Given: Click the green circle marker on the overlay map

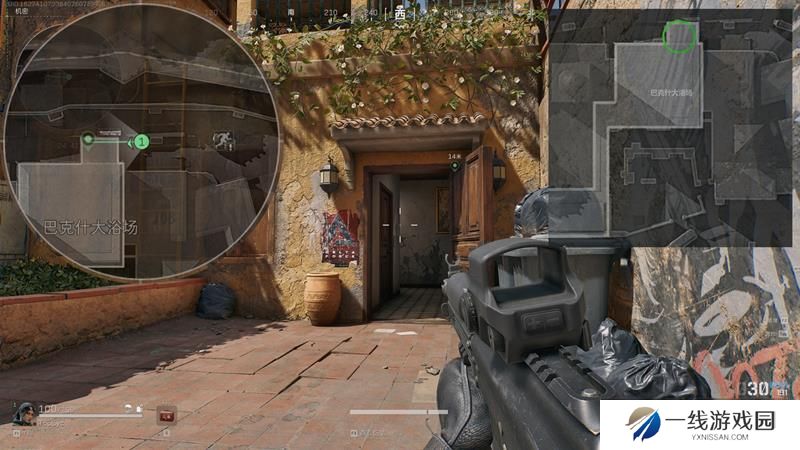Looking at the screenshot, I should [680, 35].
